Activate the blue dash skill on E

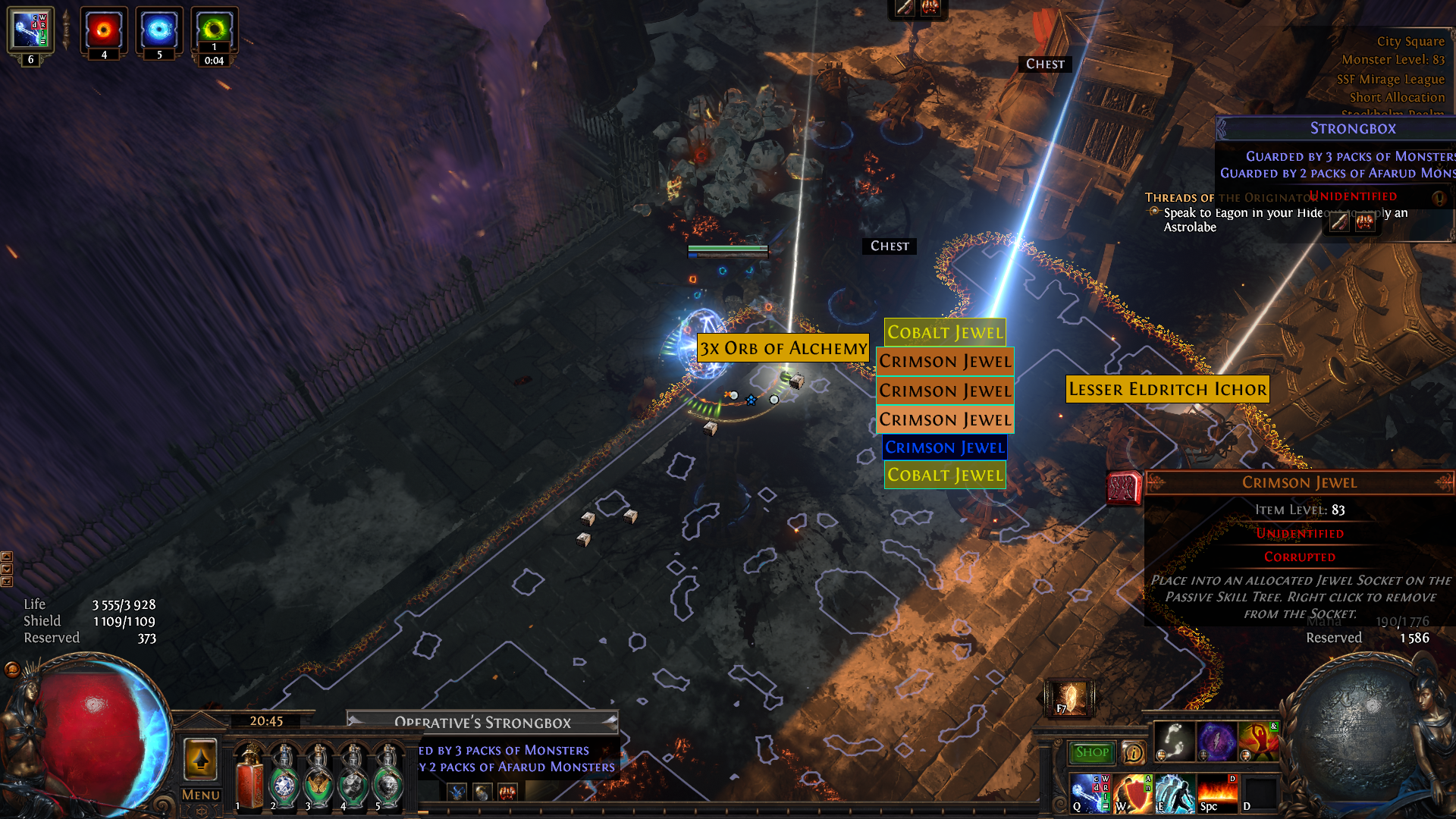(x=1175, y=792)
